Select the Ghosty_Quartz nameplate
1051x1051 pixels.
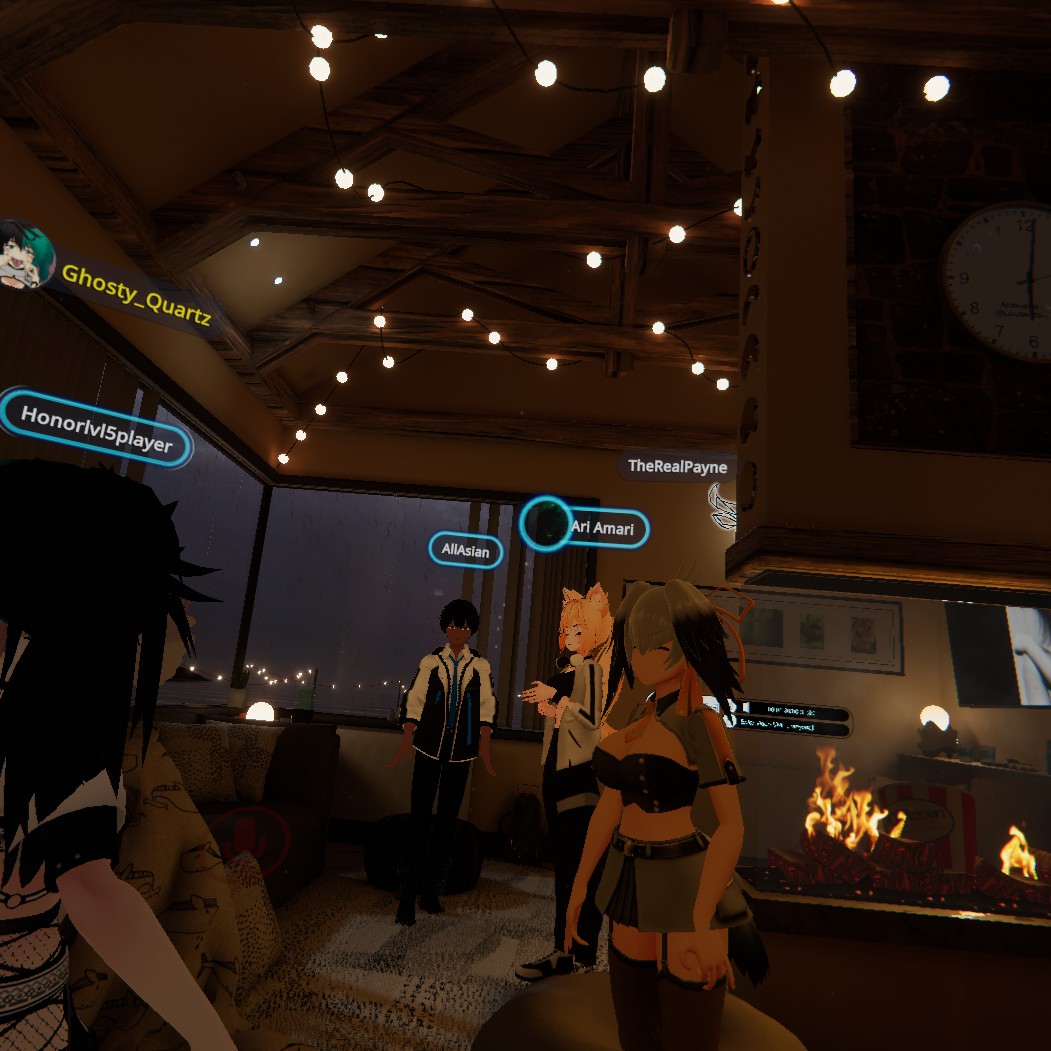[135, 293]
